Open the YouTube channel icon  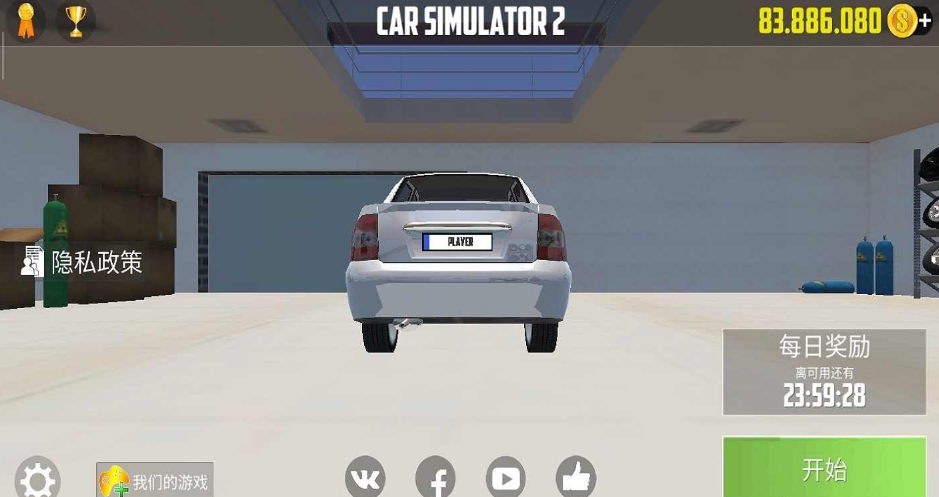(x=505, y=478)
